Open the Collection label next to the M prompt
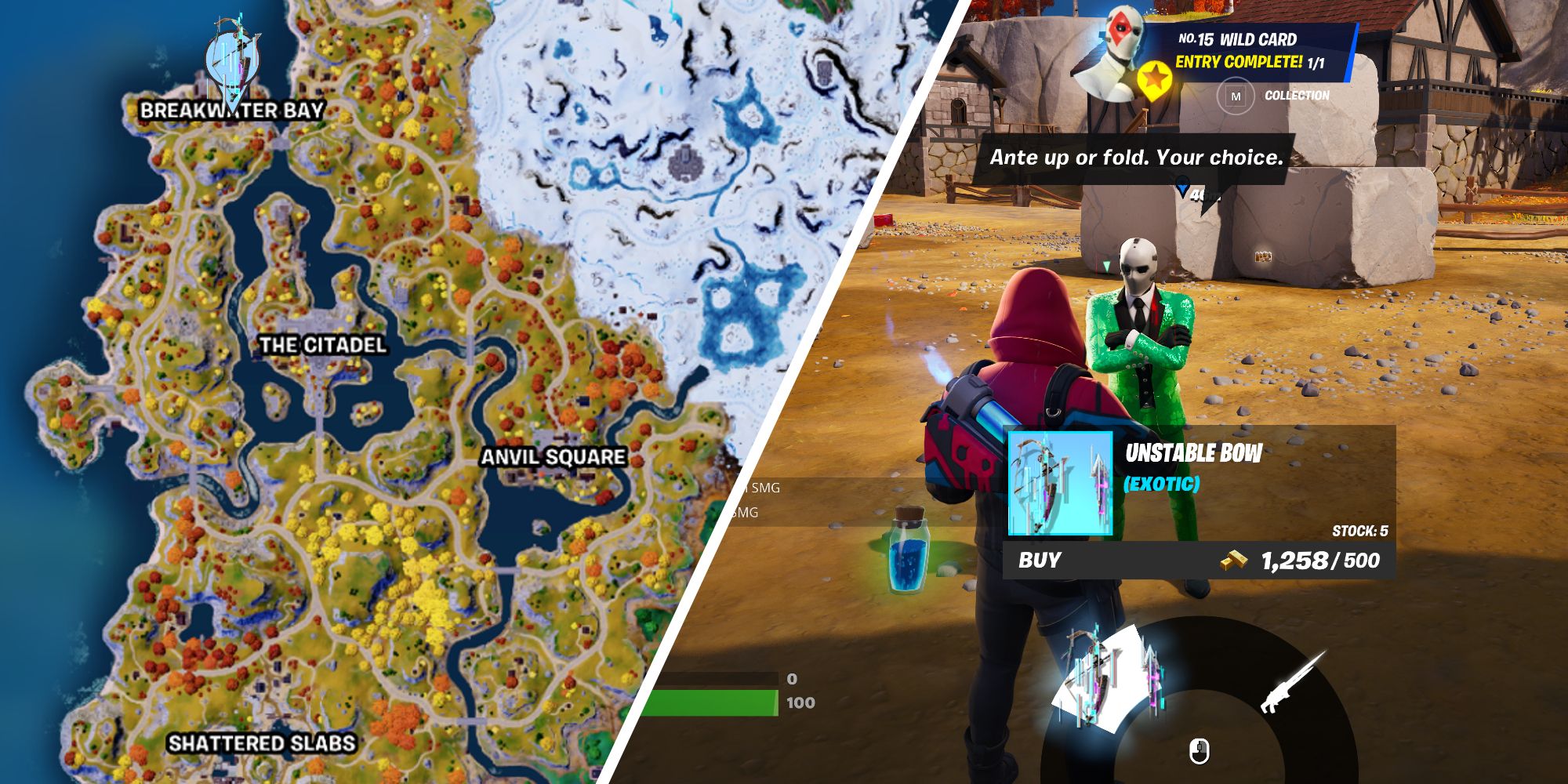1568x784 pixels. pyautogui.click(x=1298, y=96)
